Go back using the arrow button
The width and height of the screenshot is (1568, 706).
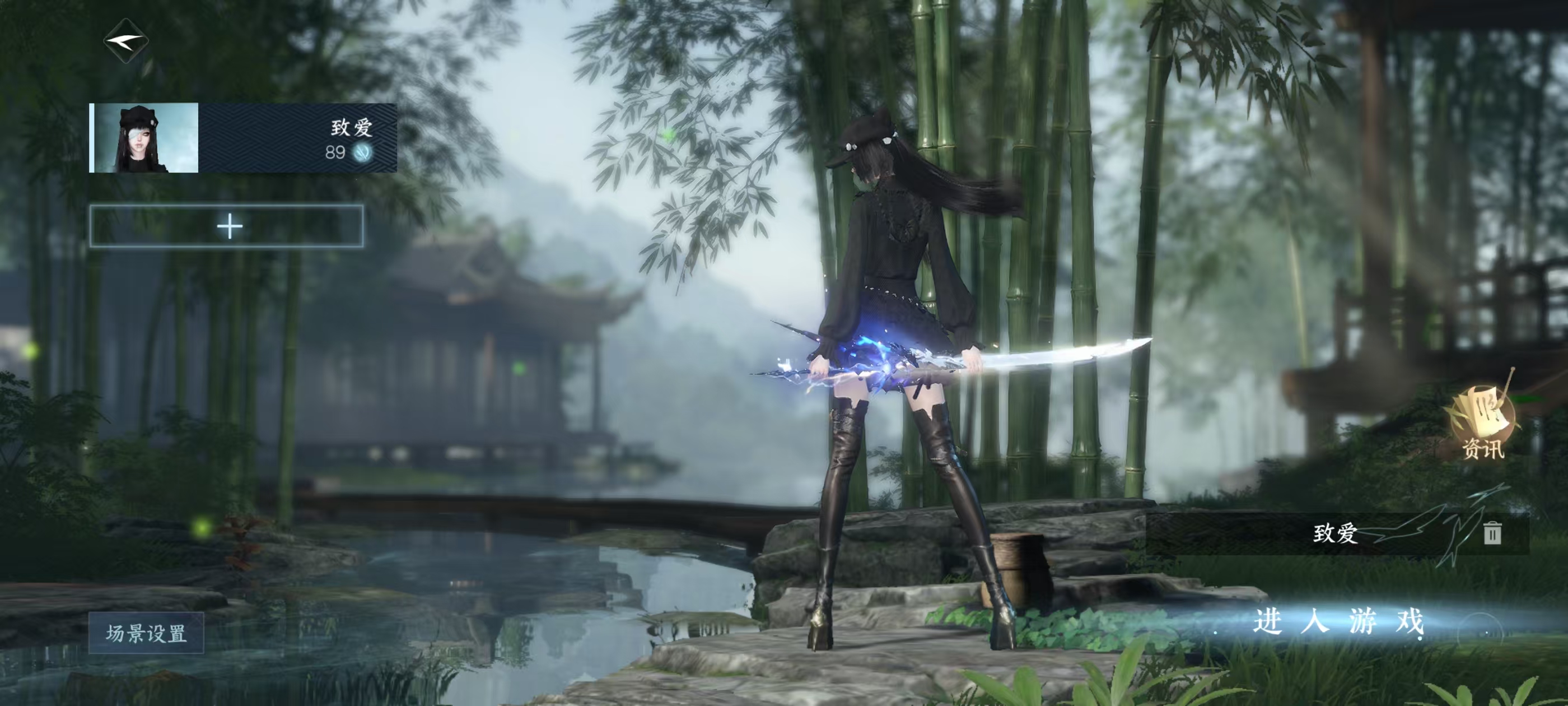[x=126, y=41]
